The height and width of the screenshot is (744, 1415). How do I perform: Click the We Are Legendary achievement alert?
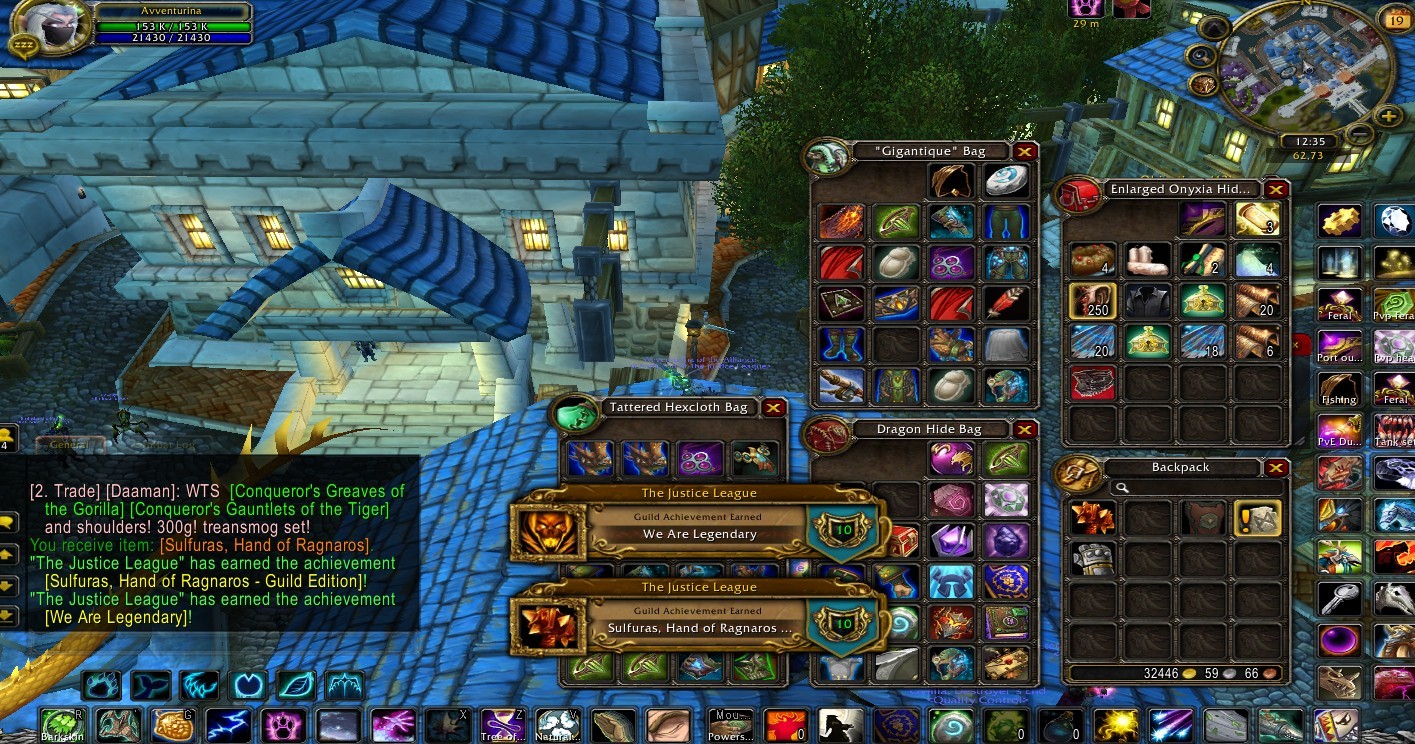pos(700,526)
